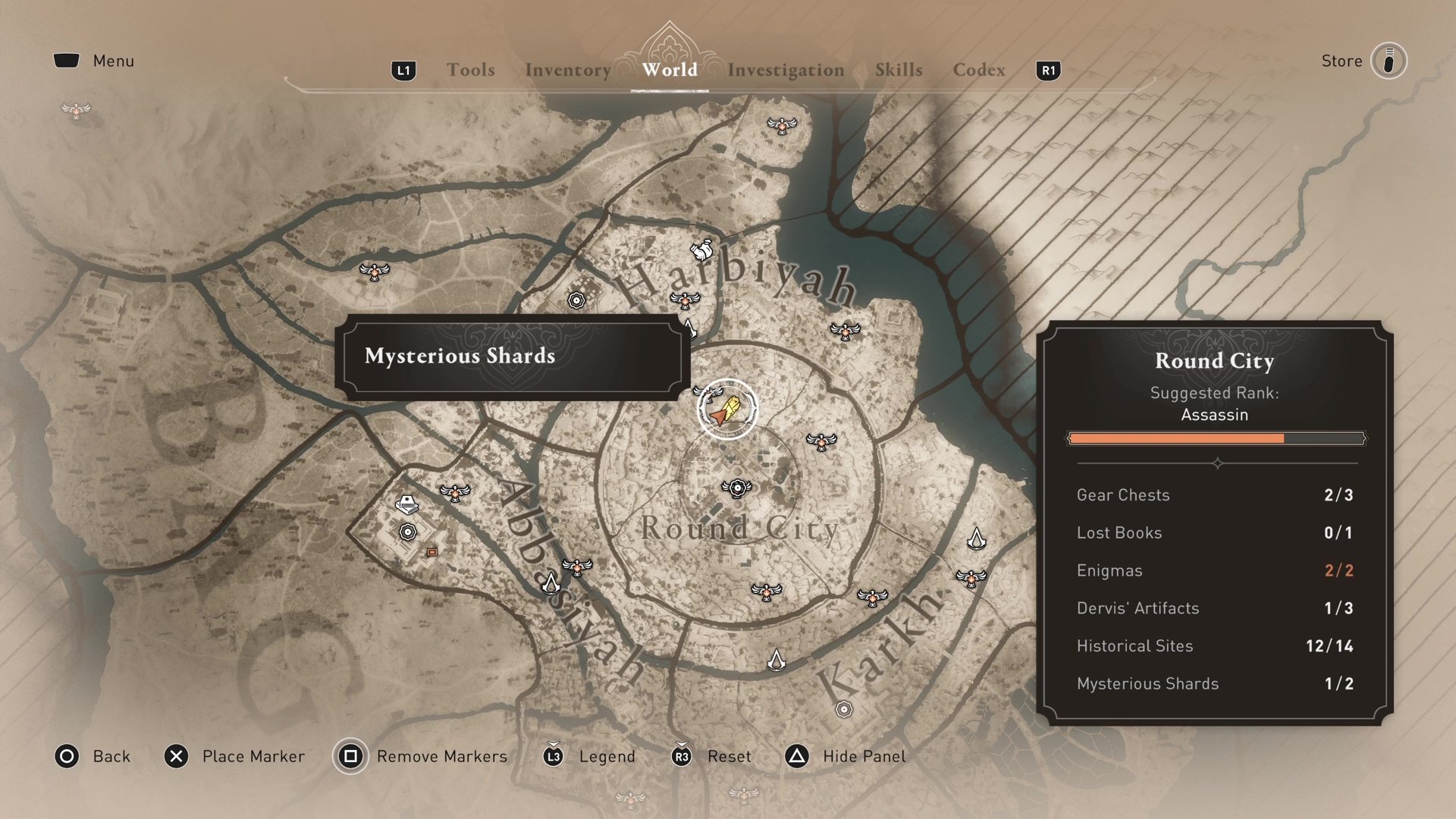The image size is (1456, 819).
Task: Click the Mysterious Shards row in panel
Action: click(1214, 683)
